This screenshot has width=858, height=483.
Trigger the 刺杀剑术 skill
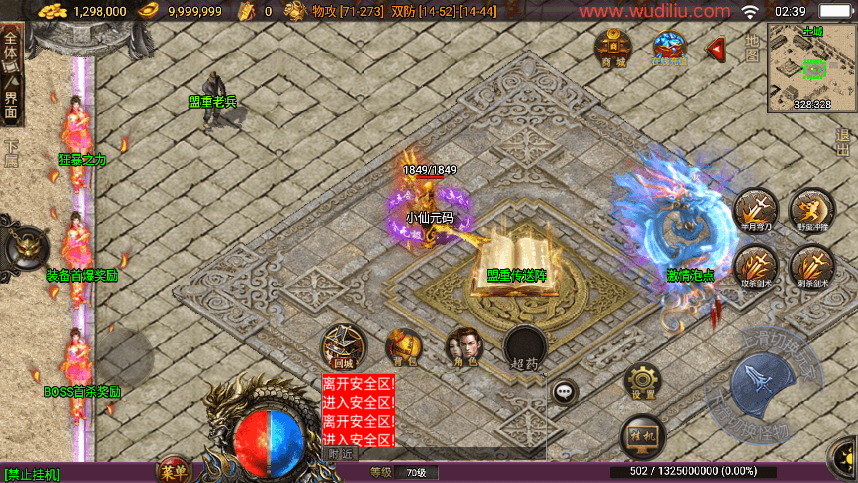pos(811,267)
